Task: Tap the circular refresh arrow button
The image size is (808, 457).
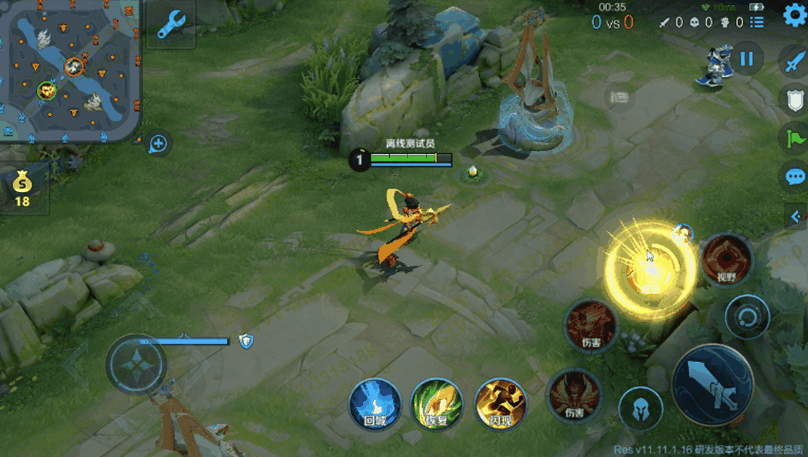Action: (746, 319)
